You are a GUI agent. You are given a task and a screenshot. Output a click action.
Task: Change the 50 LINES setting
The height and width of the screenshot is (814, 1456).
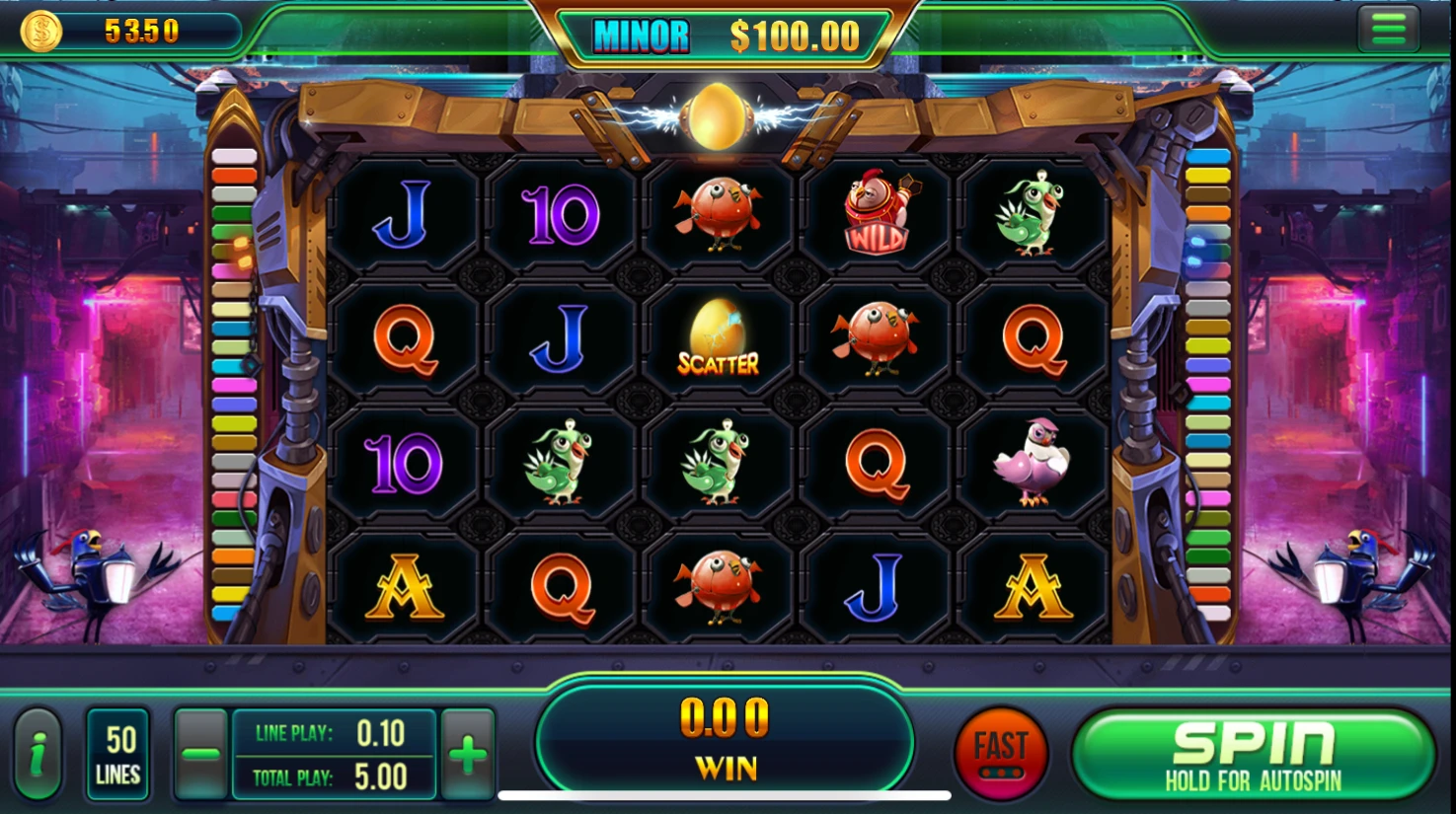[x=118, y=756]
